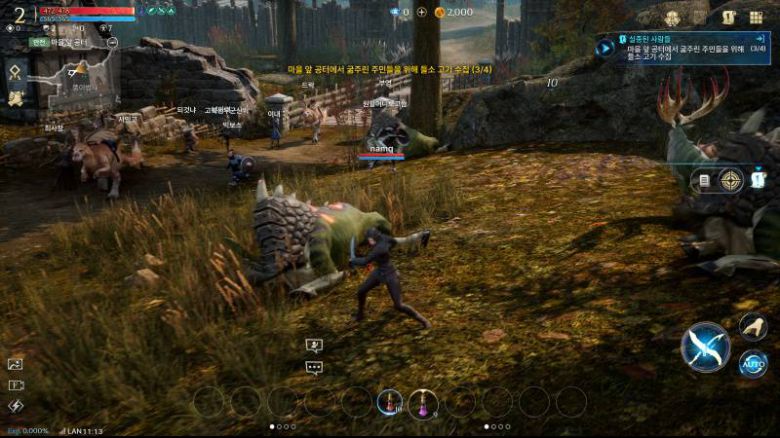Screen dimensions: 780x438
Task: Use the purple potion slot
Action: tap(423, 402)
